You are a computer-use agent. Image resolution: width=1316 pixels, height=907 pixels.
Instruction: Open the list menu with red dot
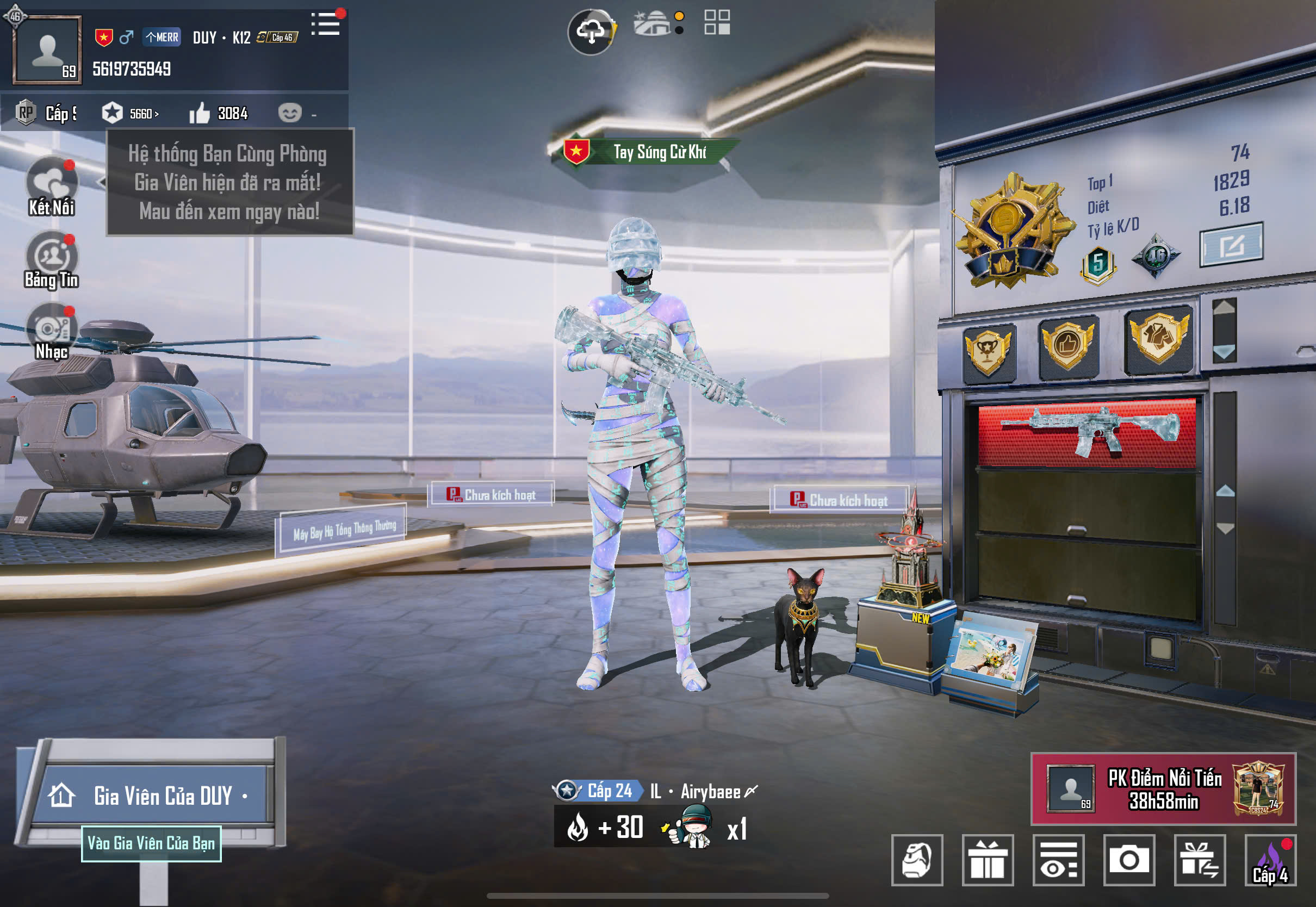(x=326, y=24)
